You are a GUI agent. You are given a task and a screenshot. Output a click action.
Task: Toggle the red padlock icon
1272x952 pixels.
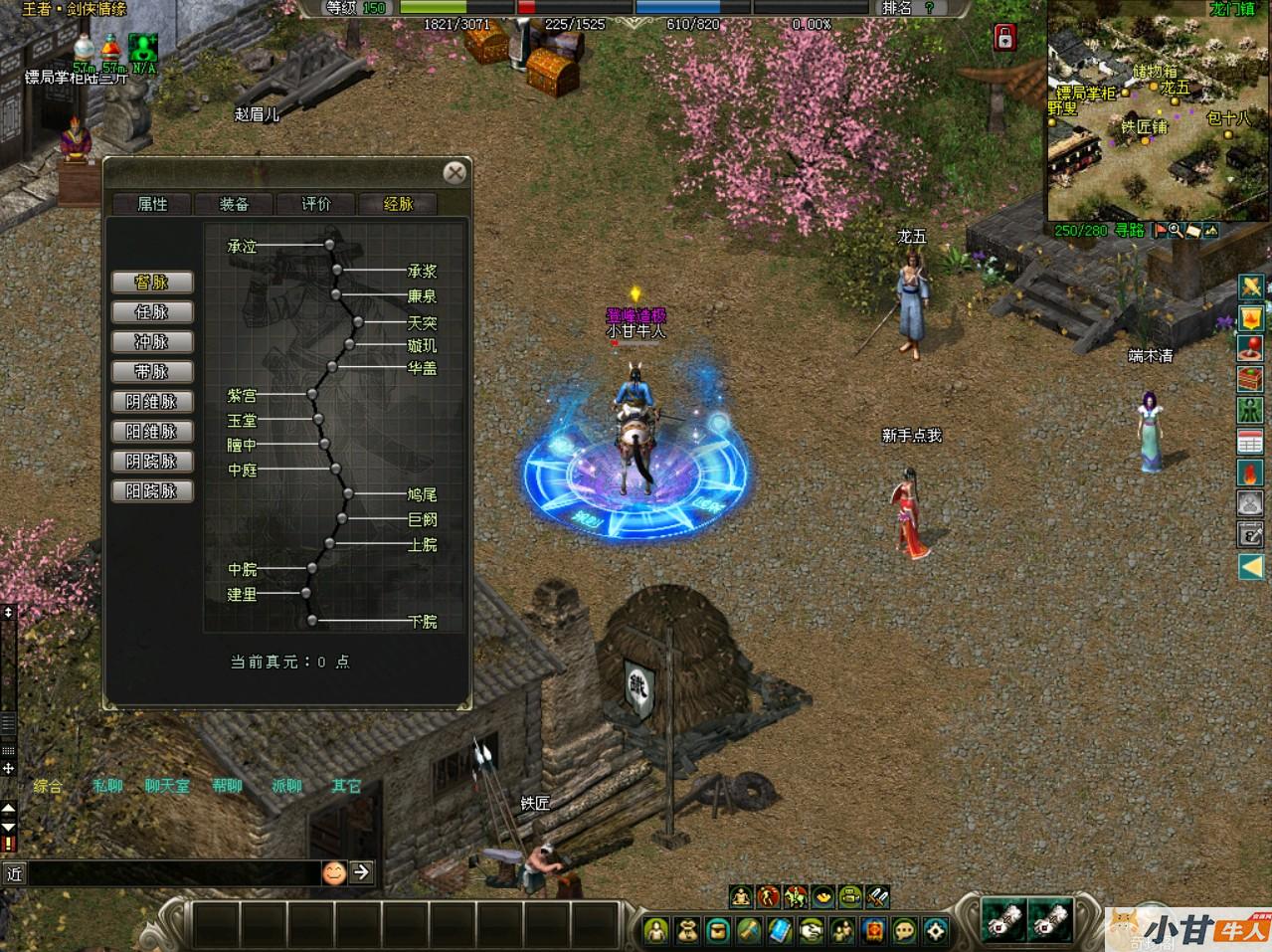[1004, 39]
